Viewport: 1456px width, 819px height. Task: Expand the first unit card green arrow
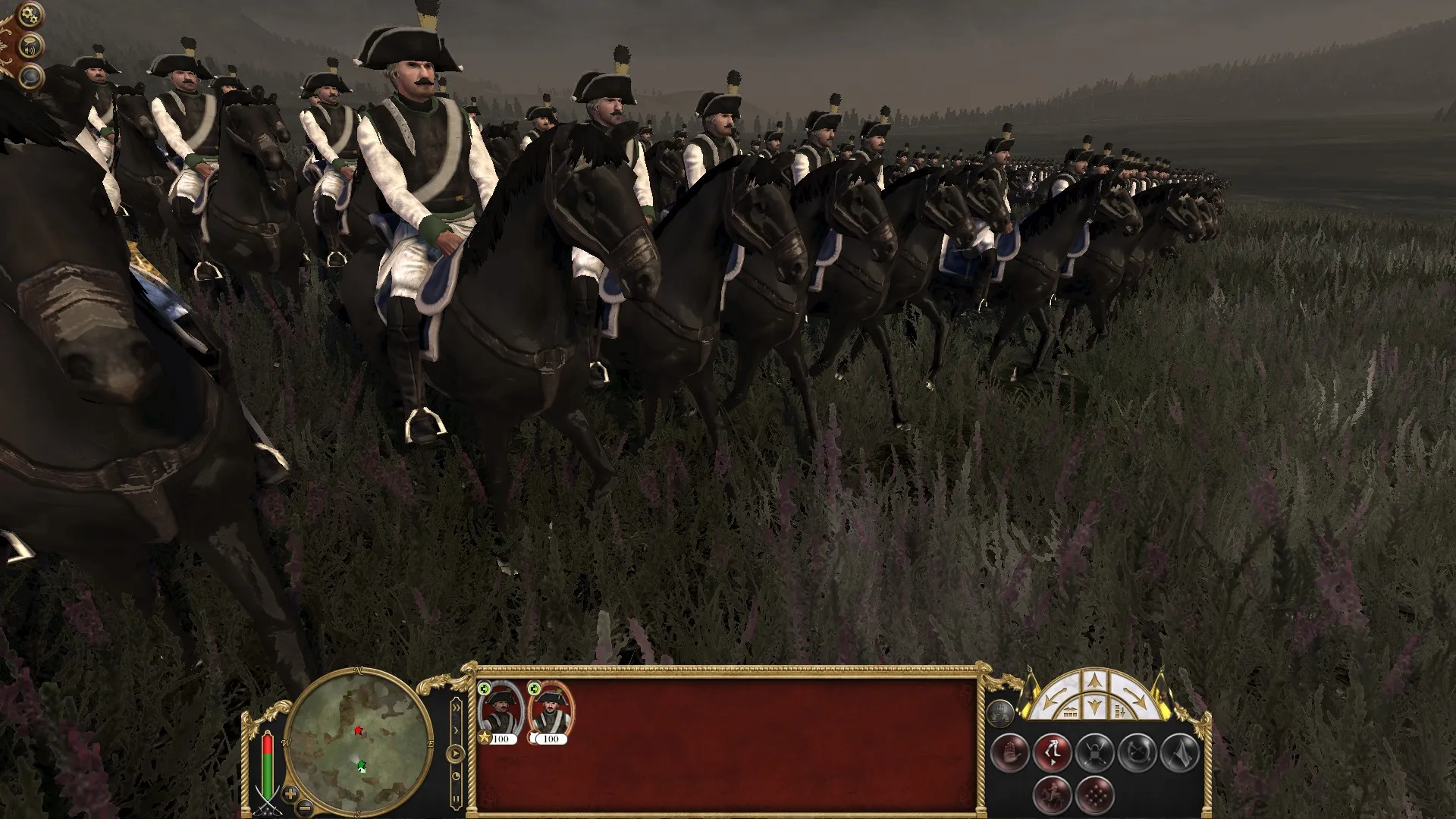click(x=484, y=689)
